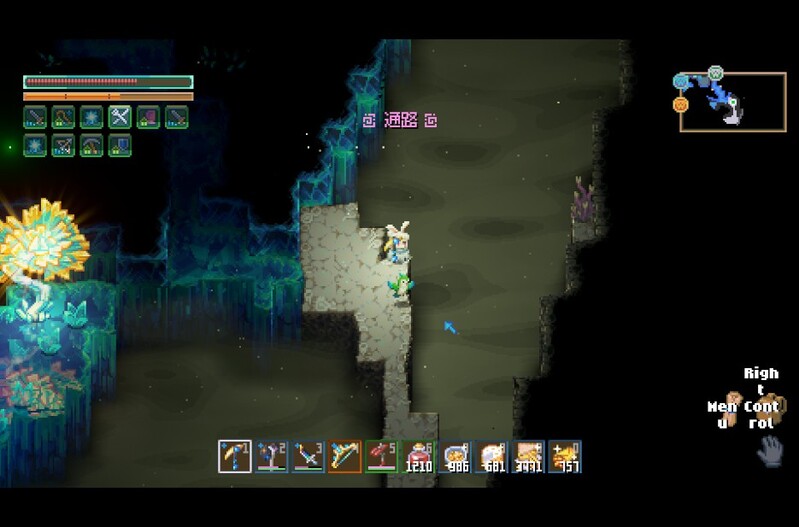The width and height of the screenshot is (799, 527).
Task: Click the crossed swords buff icon
Action: pyautogui.click(x=120, y=117)
